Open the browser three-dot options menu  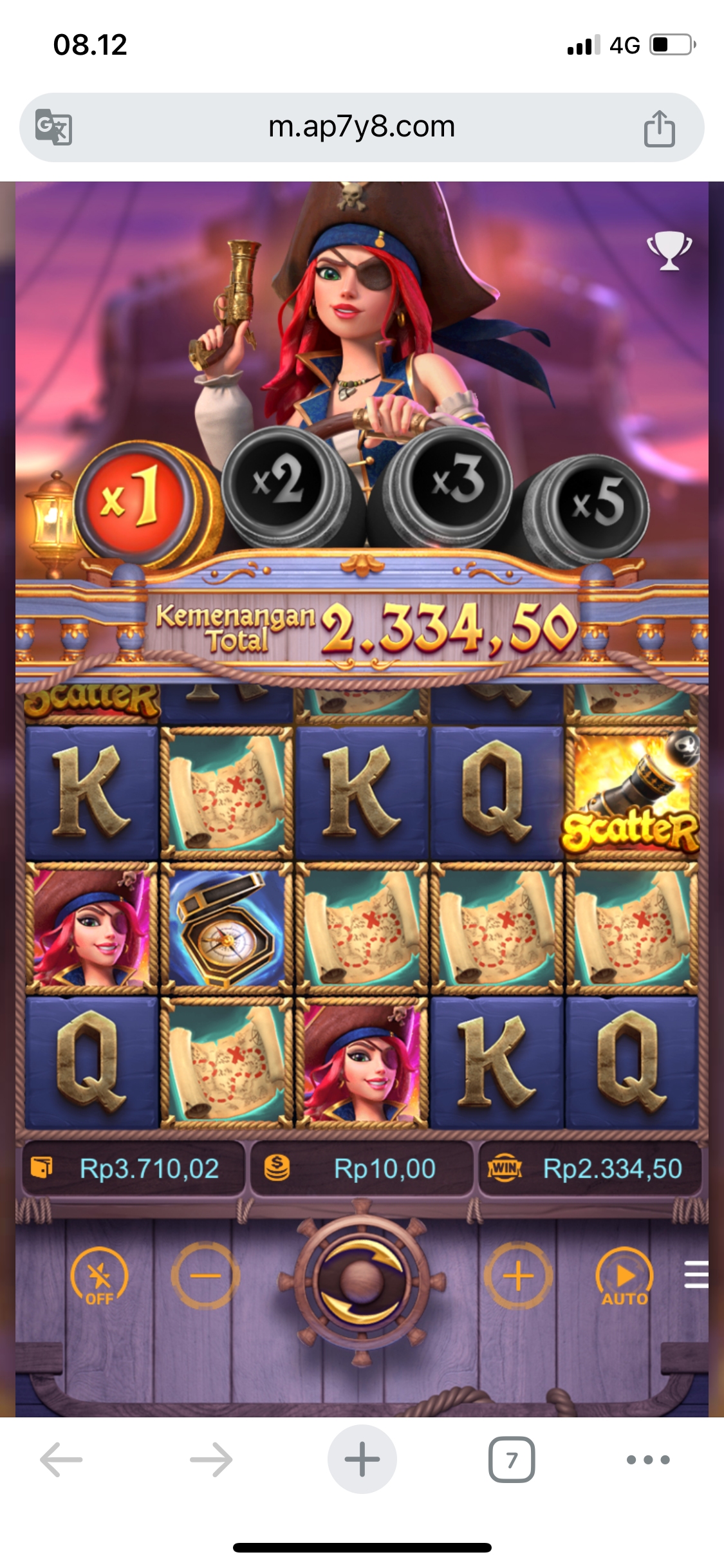648,1459
